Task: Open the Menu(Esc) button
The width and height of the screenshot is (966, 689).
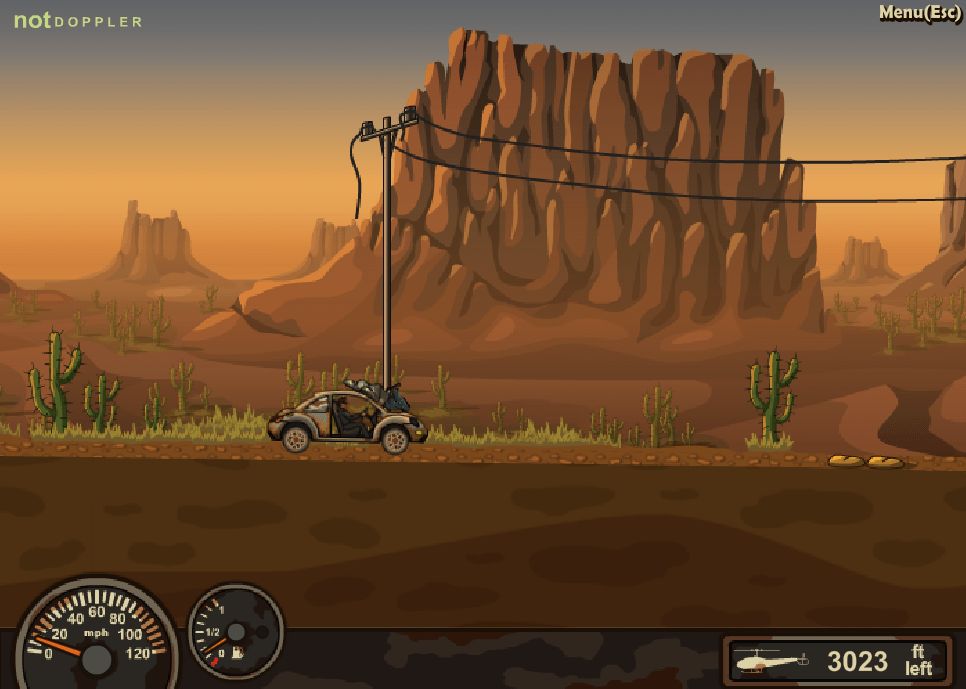Action: click(x=919, y=13)
